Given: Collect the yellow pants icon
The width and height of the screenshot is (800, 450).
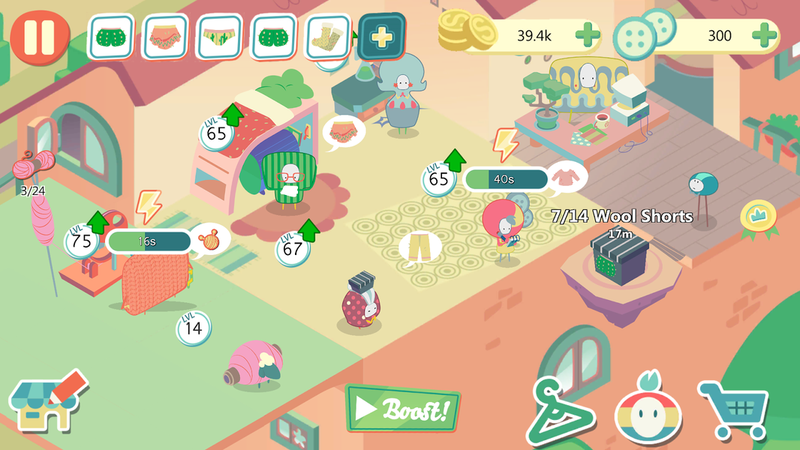Looking at the screenshot, I should [419, 246].
